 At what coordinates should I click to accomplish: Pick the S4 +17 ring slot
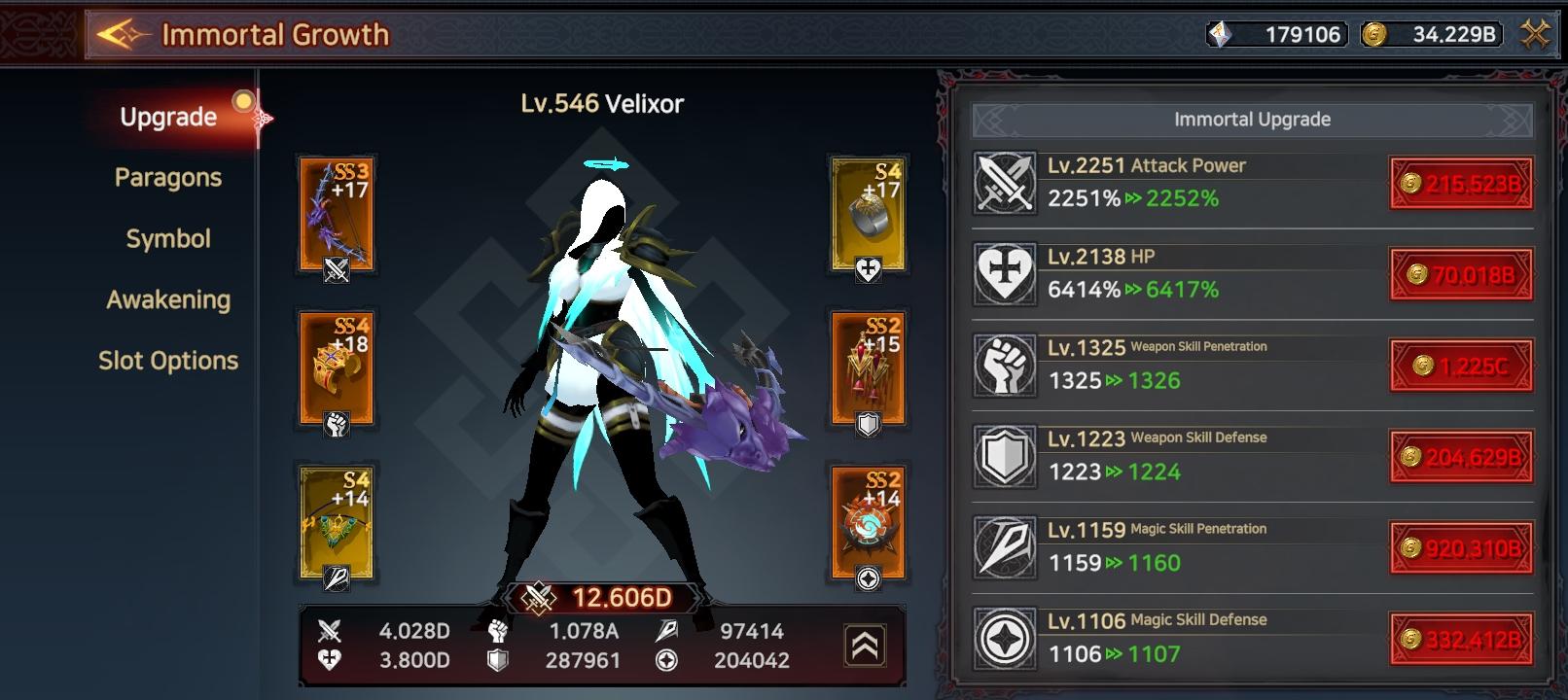[x=869, y=214]
